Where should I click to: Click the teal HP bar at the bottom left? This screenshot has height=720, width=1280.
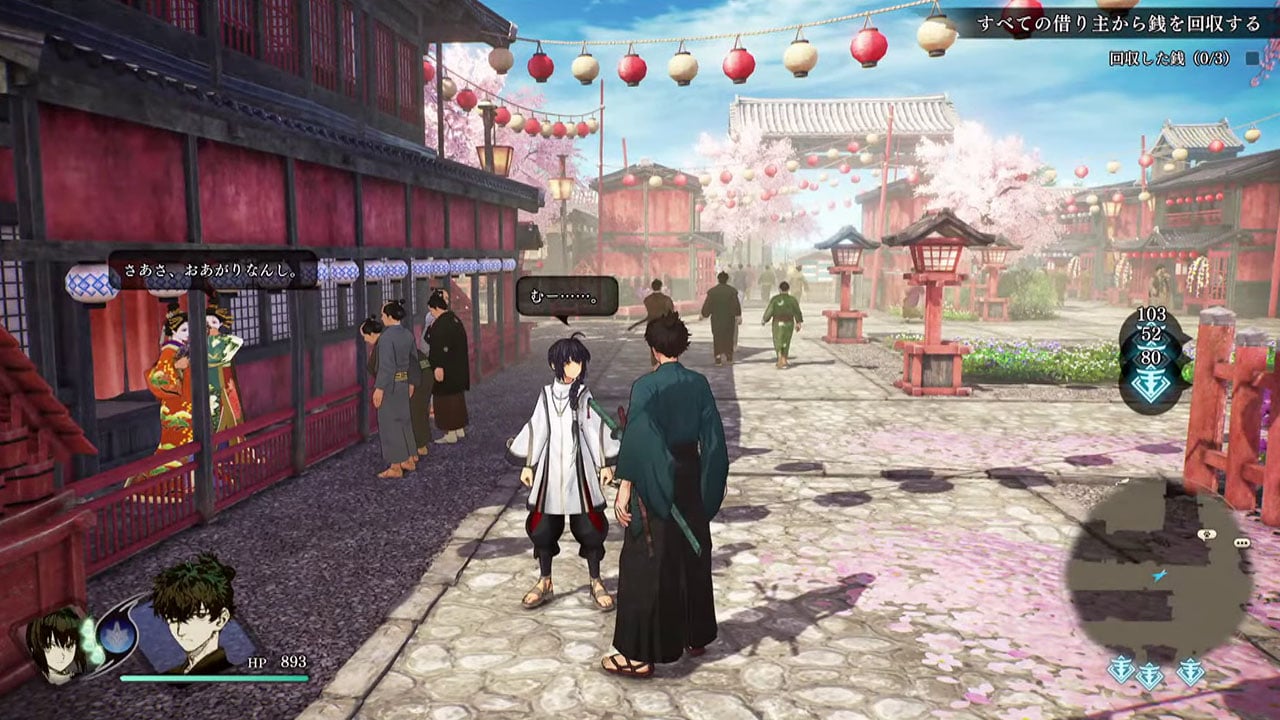click(215, 677)
